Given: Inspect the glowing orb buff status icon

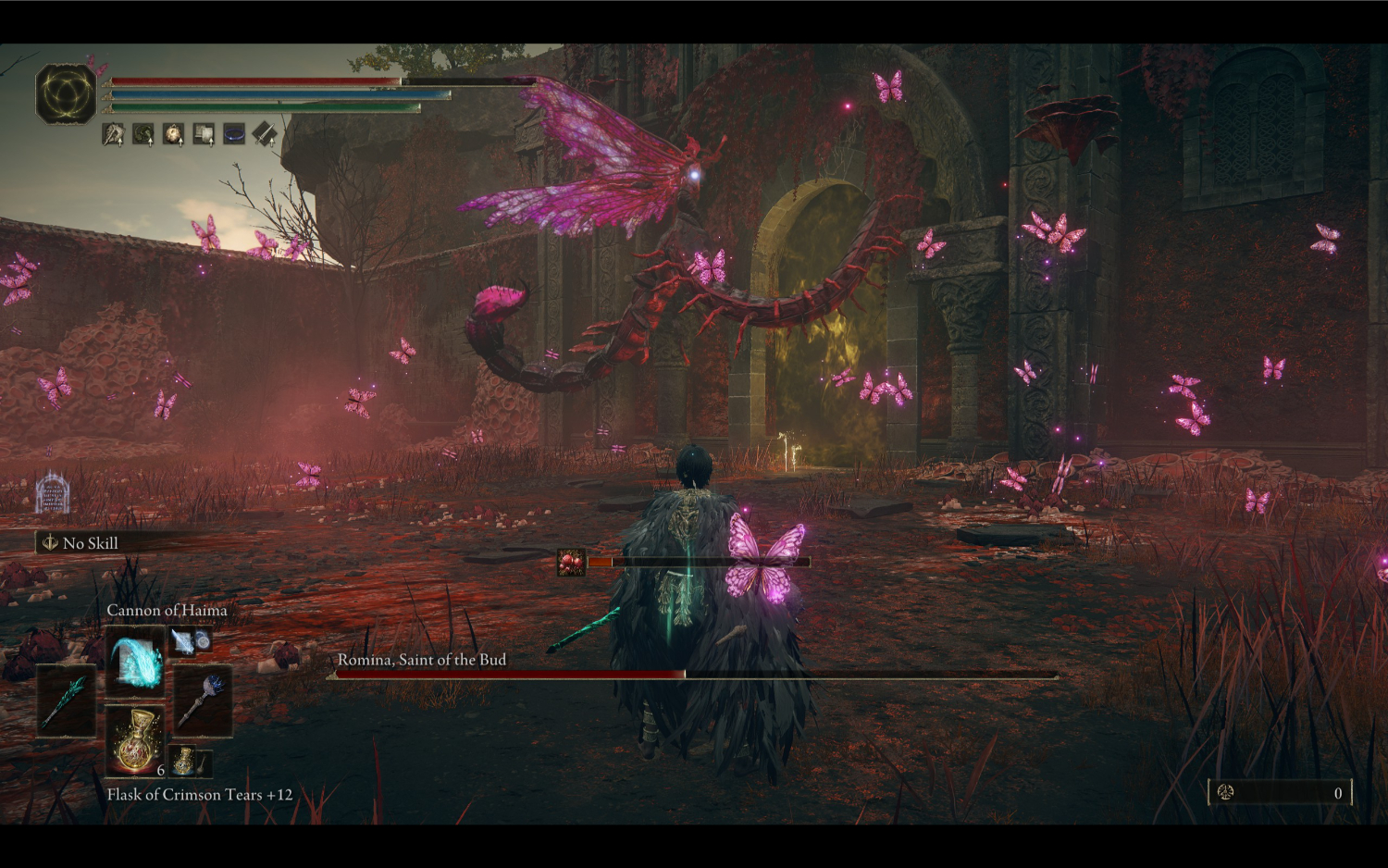Looking at the screenshot, I should 174,135.
